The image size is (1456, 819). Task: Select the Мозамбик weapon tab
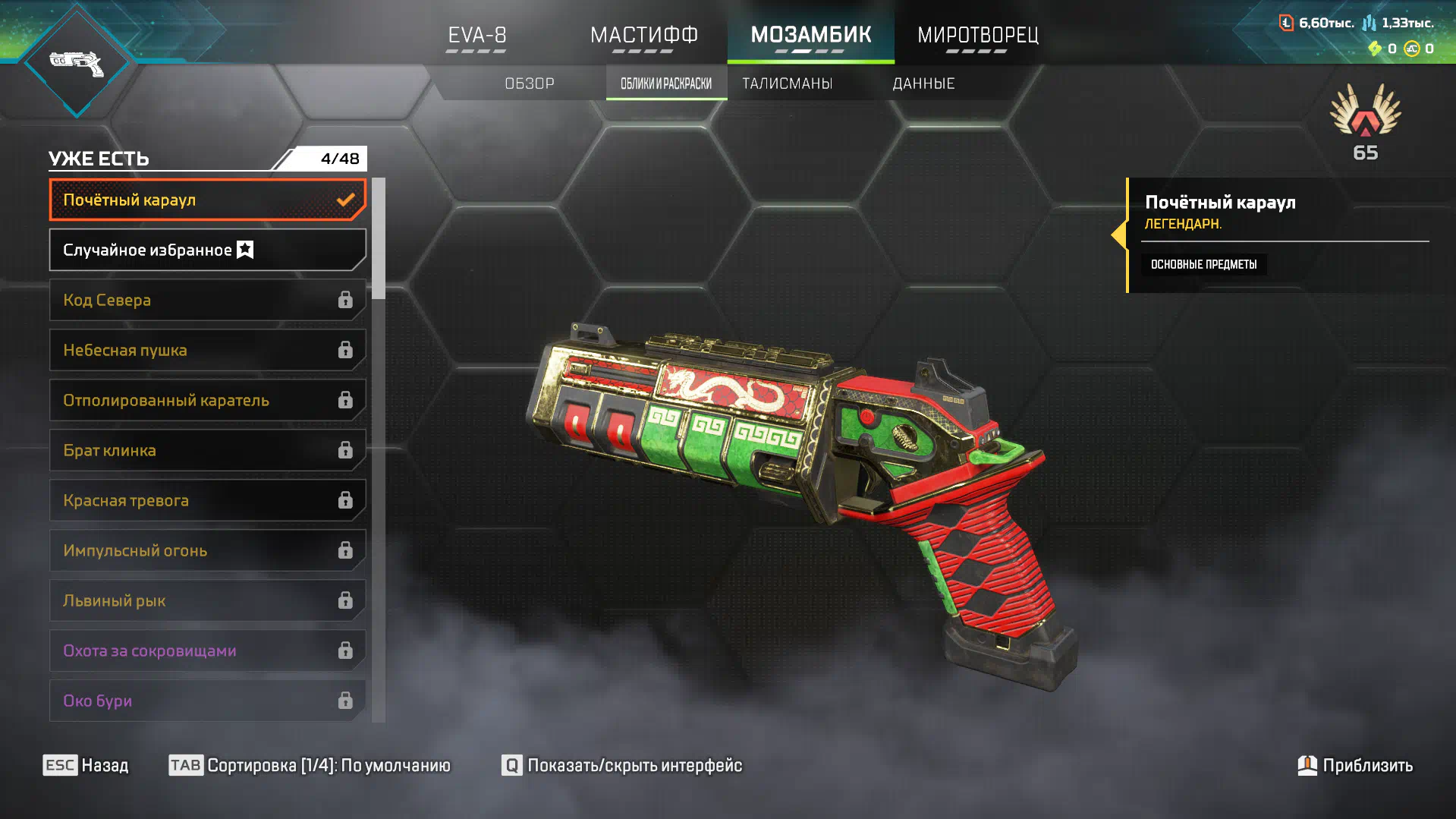(x=810, y=35)
